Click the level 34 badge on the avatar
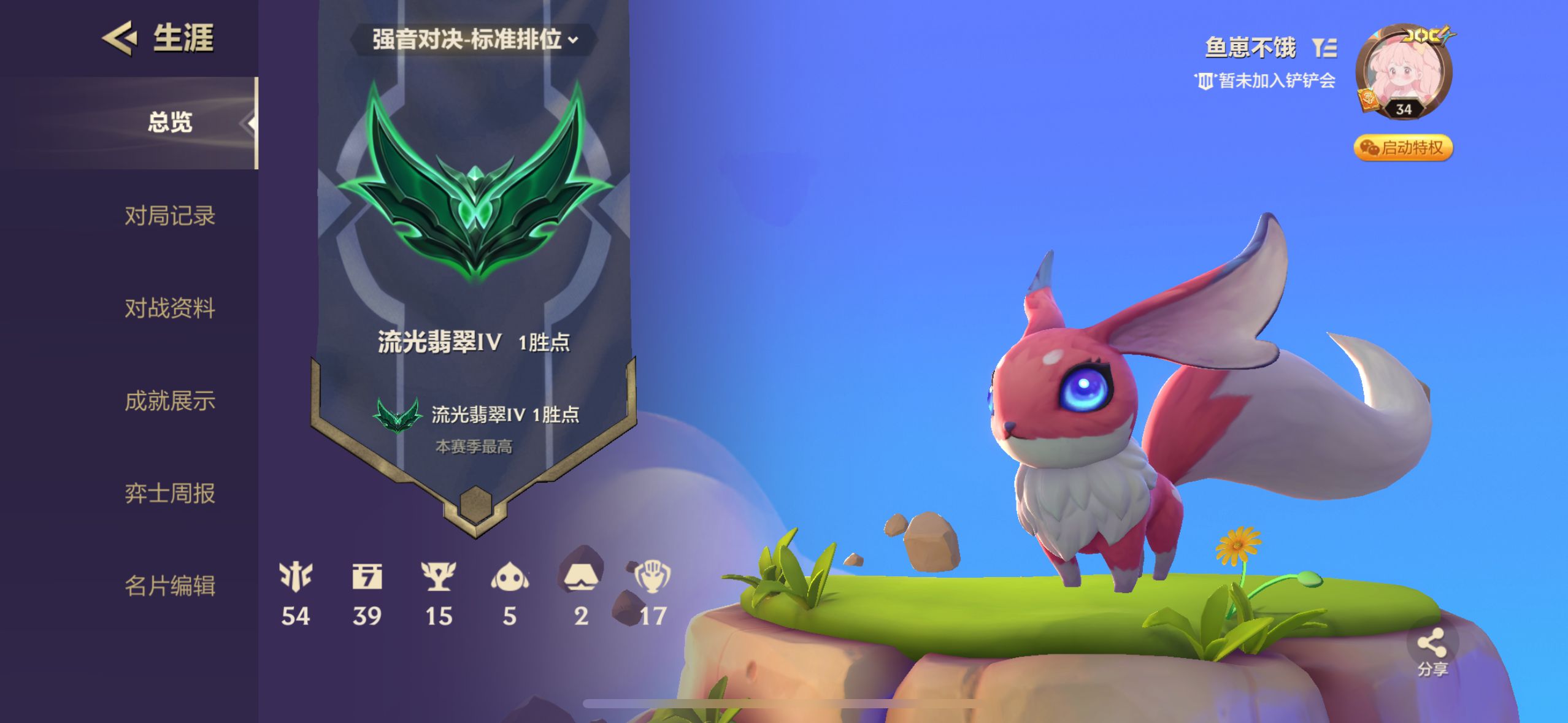The height and width of the screenshot is (723, 1568). 1405,110
